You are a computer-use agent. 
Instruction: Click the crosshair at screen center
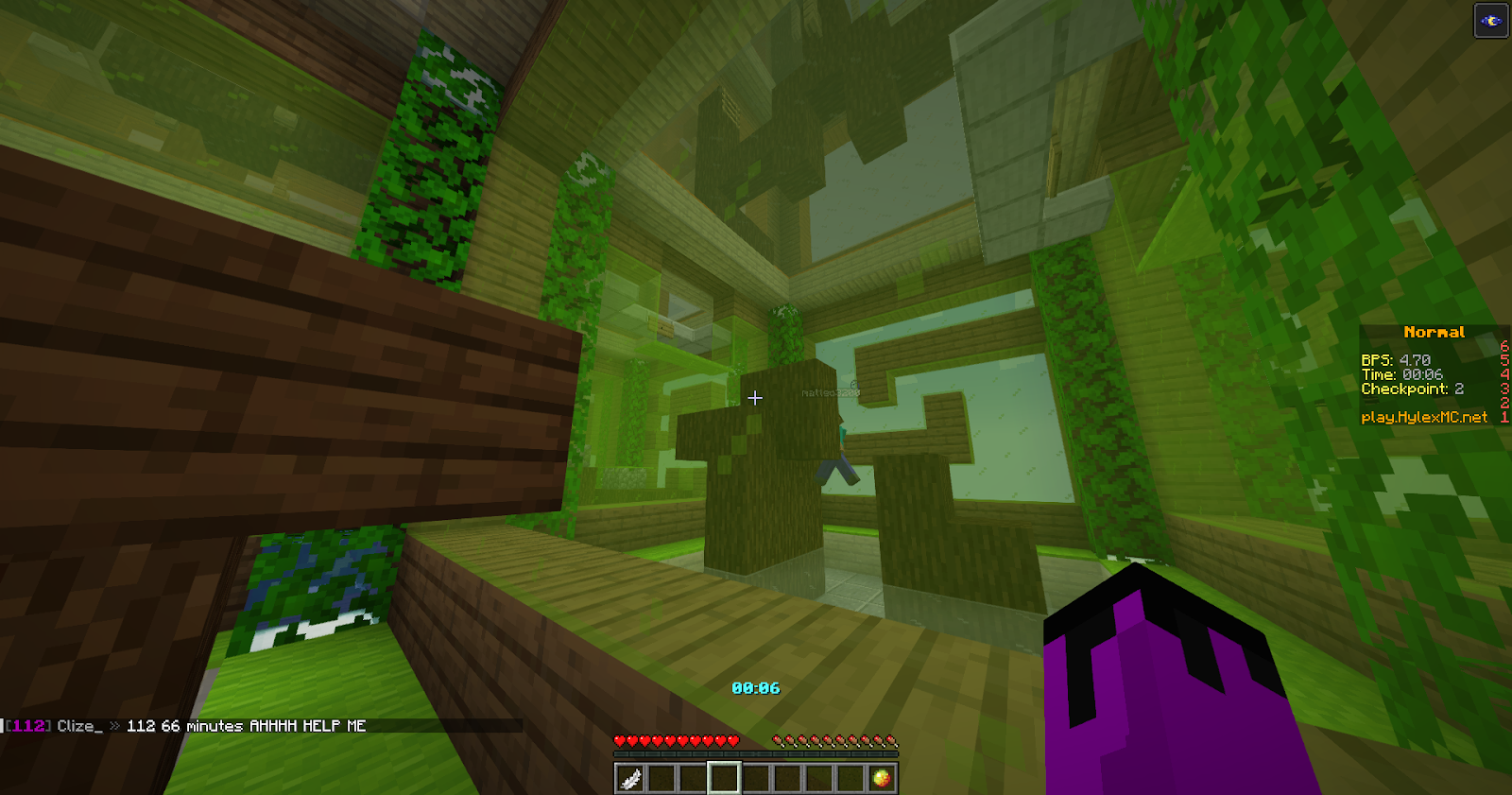[x=755, y=398]
